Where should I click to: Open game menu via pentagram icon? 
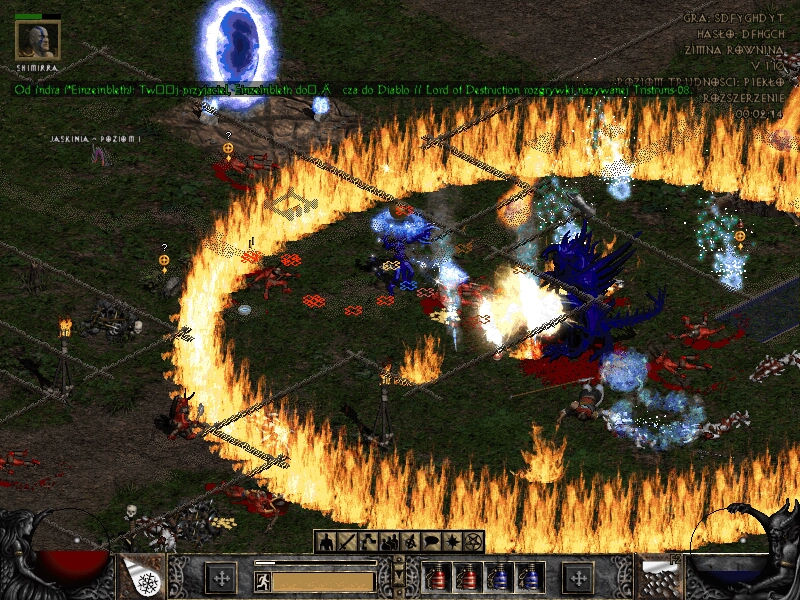point(474,541)
